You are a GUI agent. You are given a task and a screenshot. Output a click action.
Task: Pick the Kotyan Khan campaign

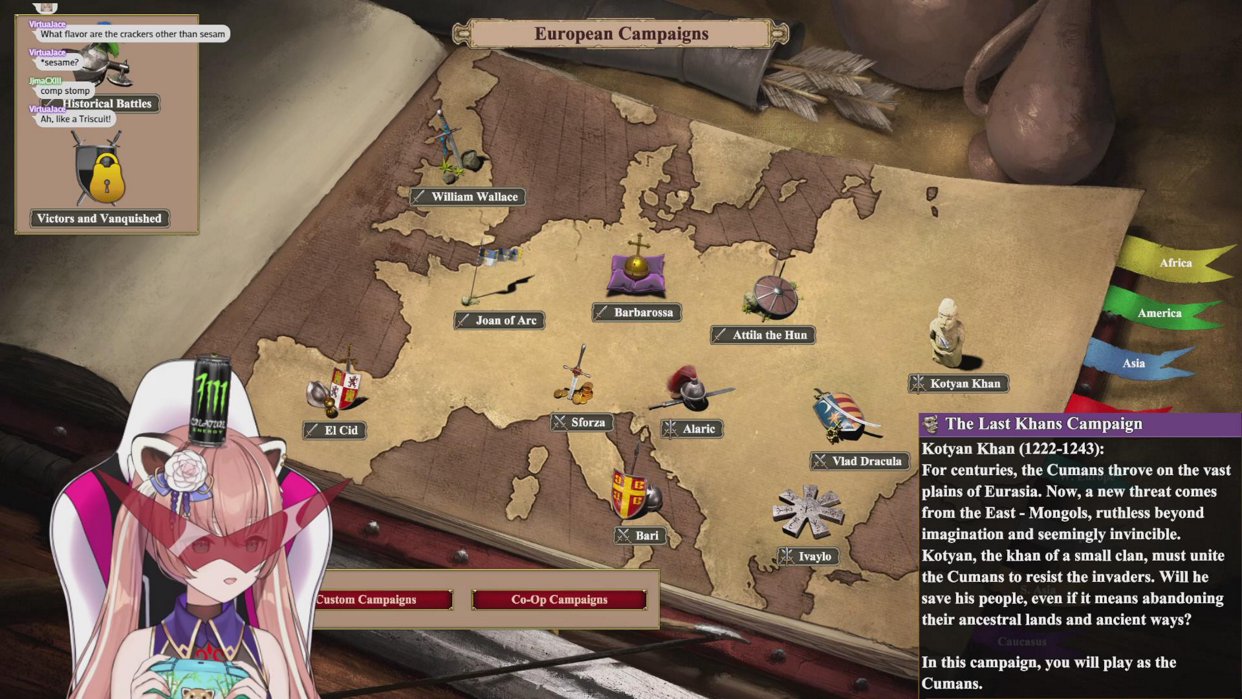point(958,383)
